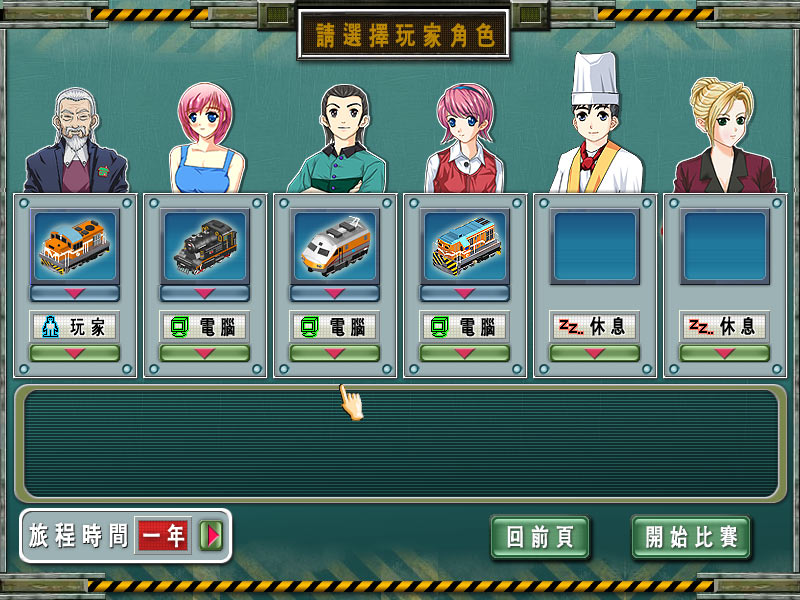The image size is (800, 600).
Task: Advance the 旅程時間 journey duration arrow
Action: 211,536
